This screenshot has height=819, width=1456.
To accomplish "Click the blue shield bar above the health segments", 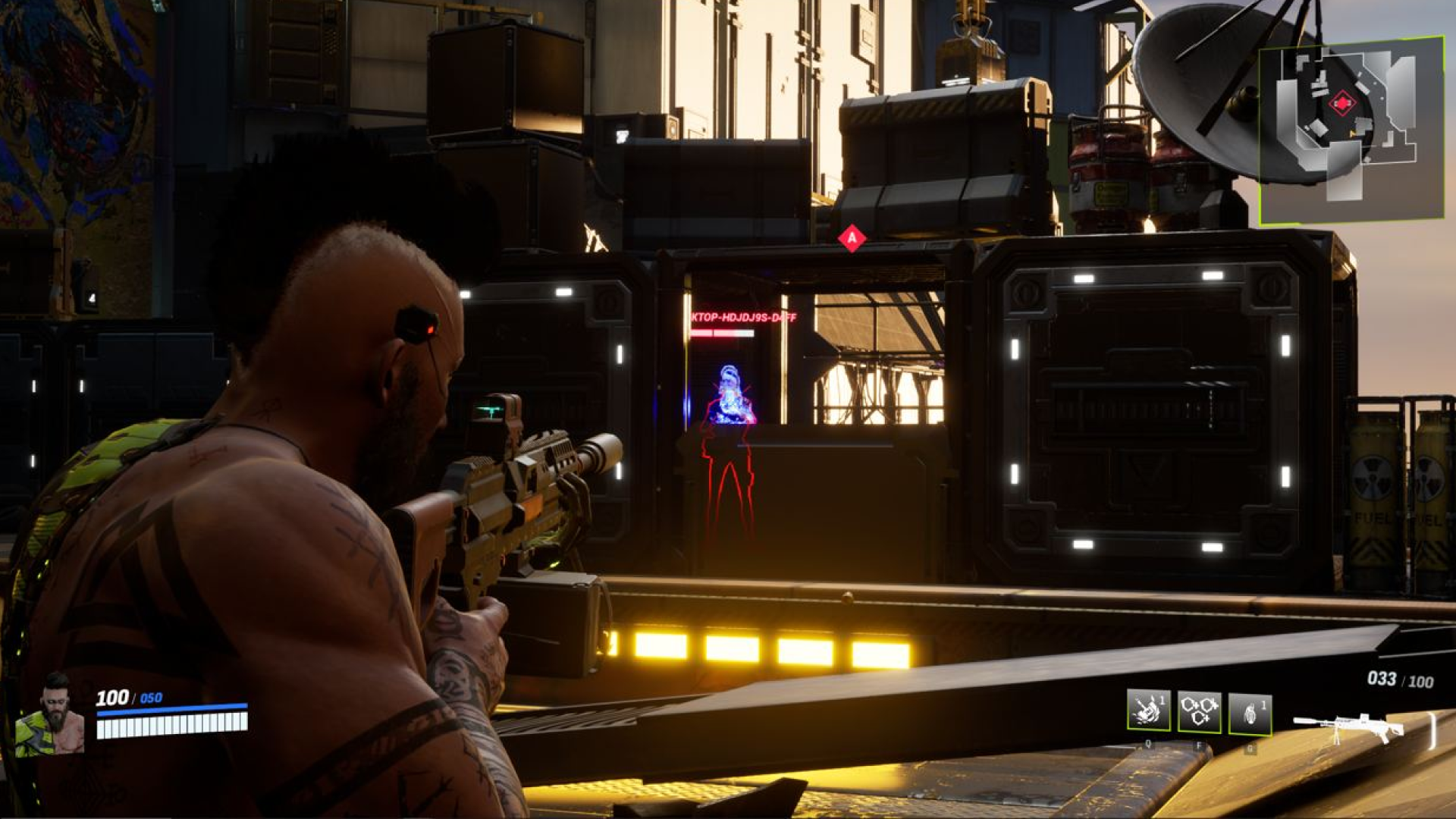I will (171, 711).
